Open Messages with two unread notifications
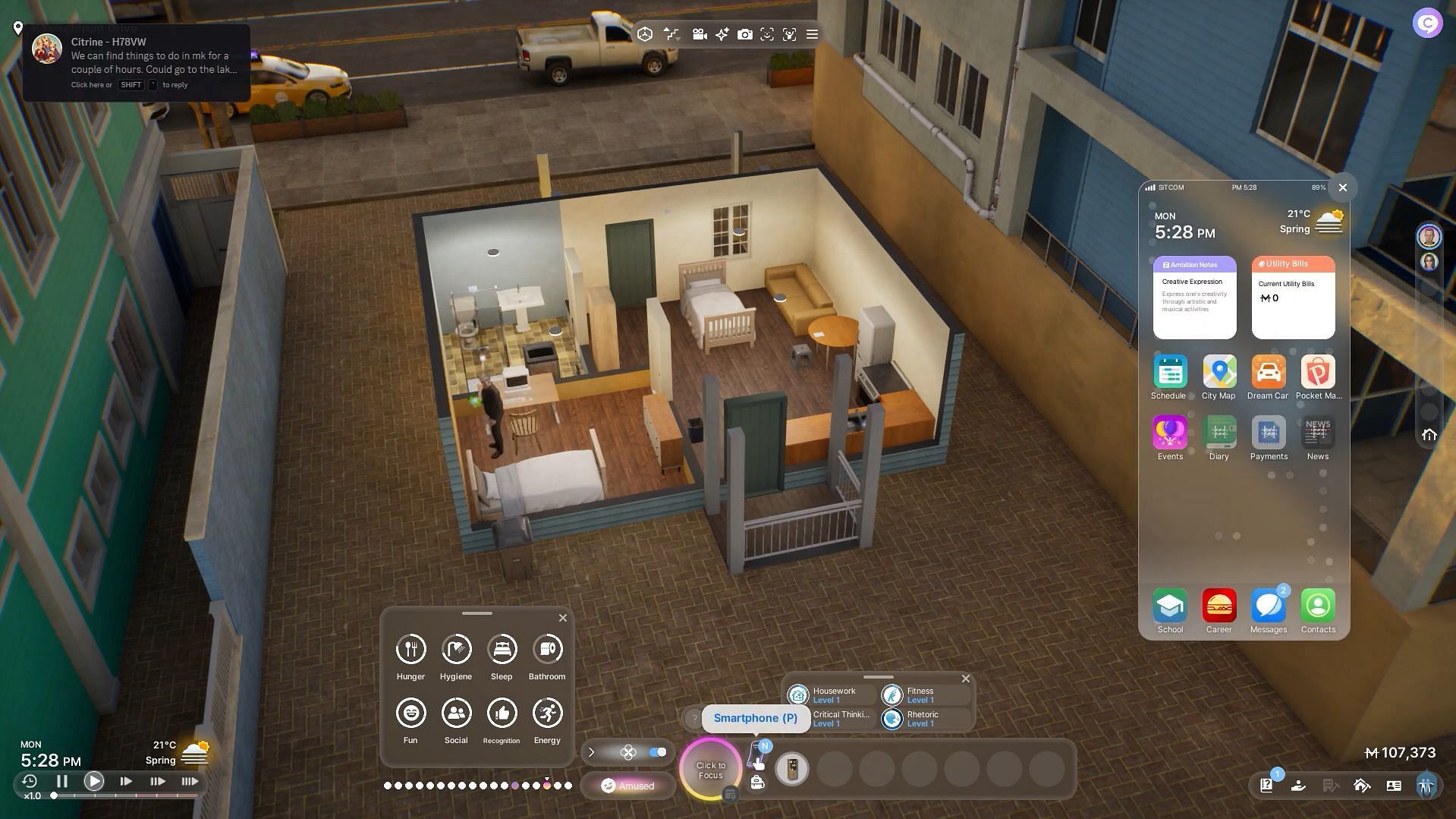The image size is (1456, 819). [1268, 606]
